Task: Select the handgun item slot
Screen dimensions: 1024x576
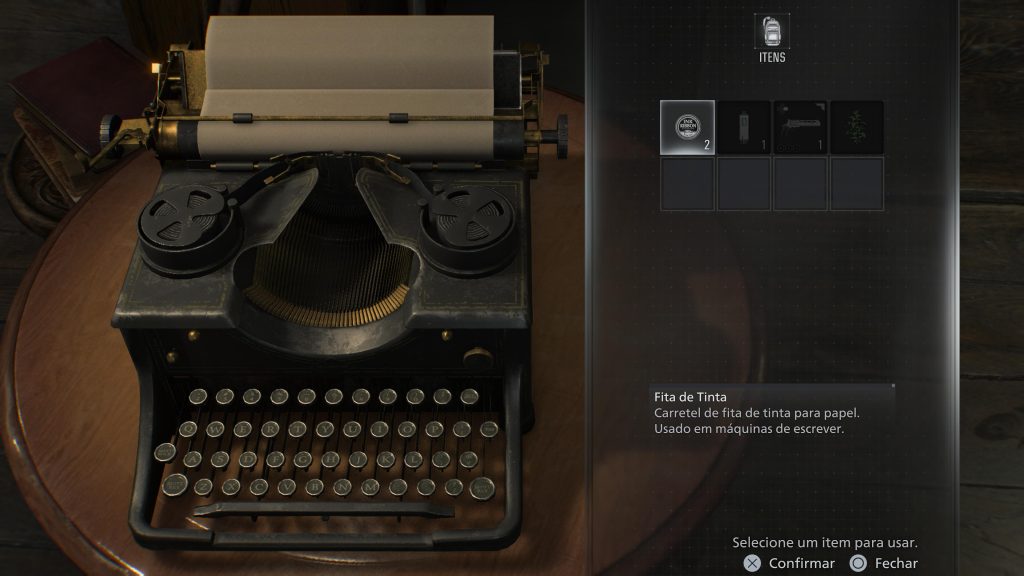Action: [x=800, y=127]
